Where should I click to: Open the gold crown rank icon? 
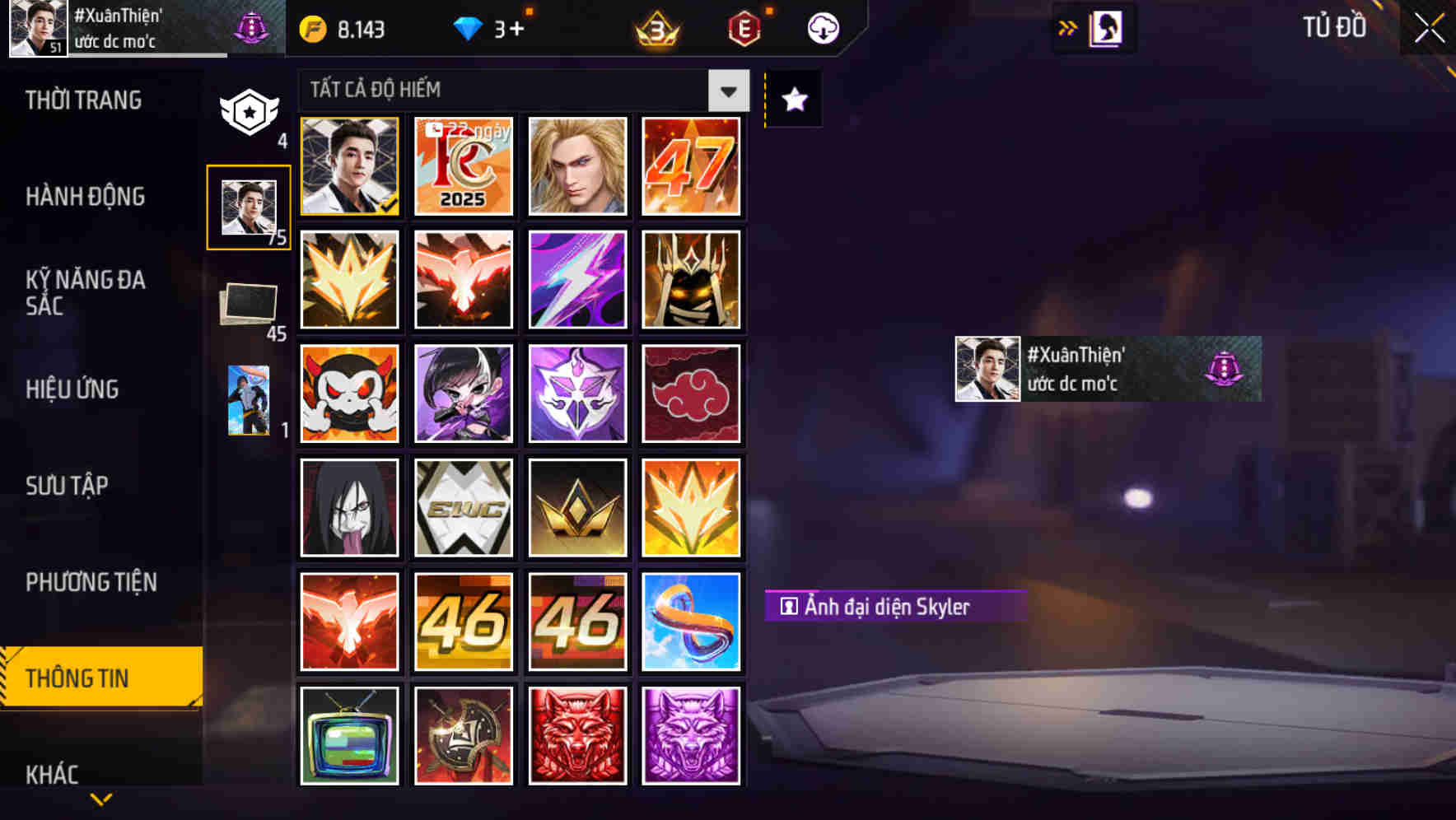(656, 27)
